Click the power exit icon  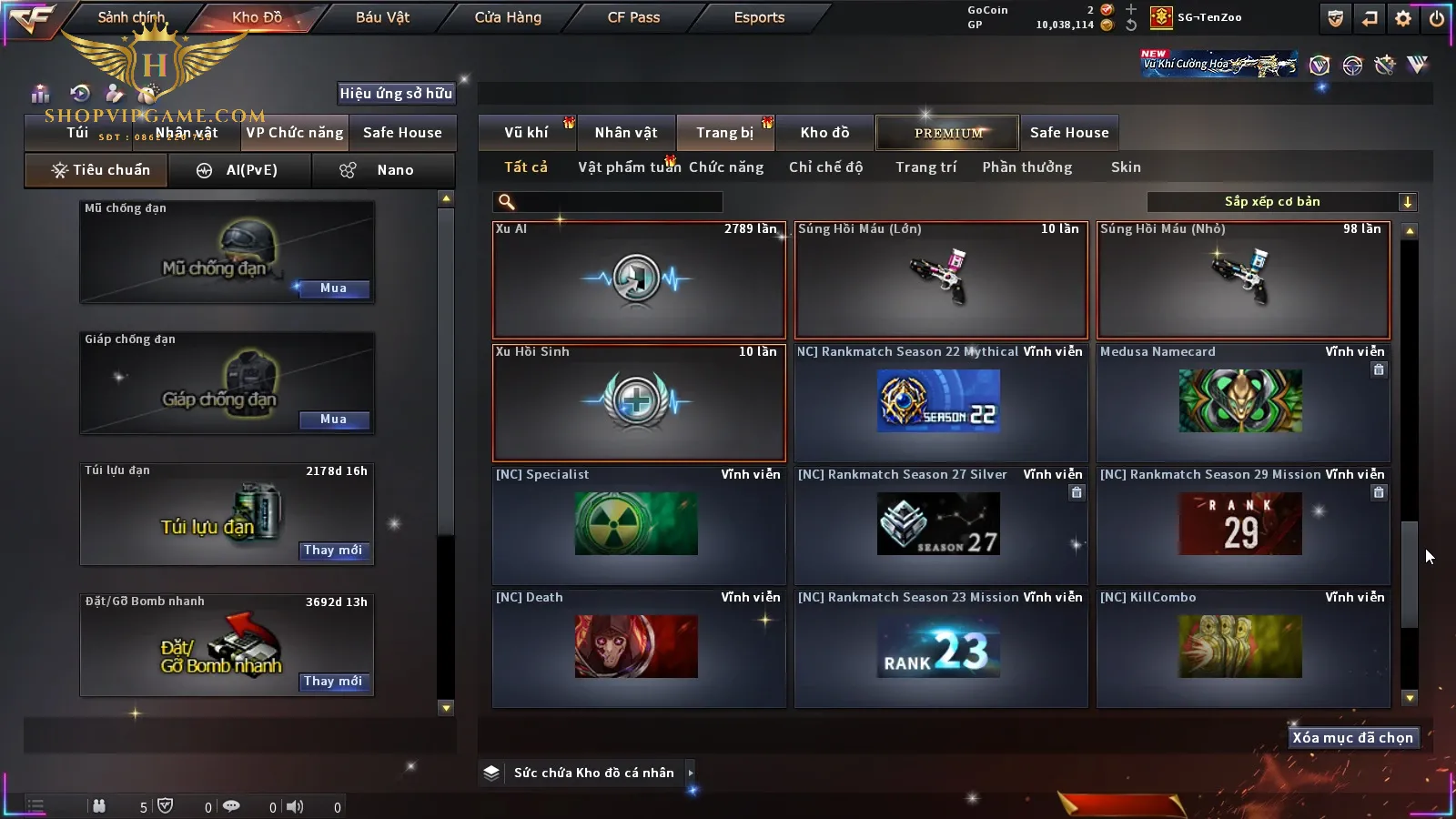point(1437,18)
